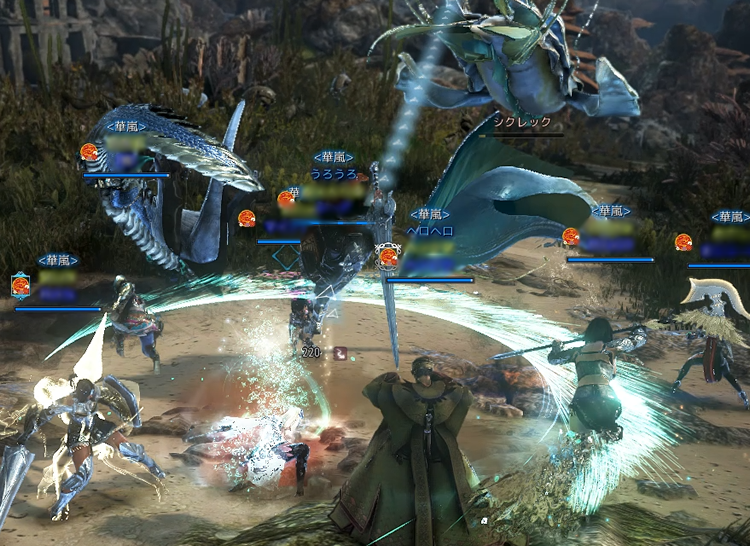Select the うろうろ player nameplate

point(333,173)
